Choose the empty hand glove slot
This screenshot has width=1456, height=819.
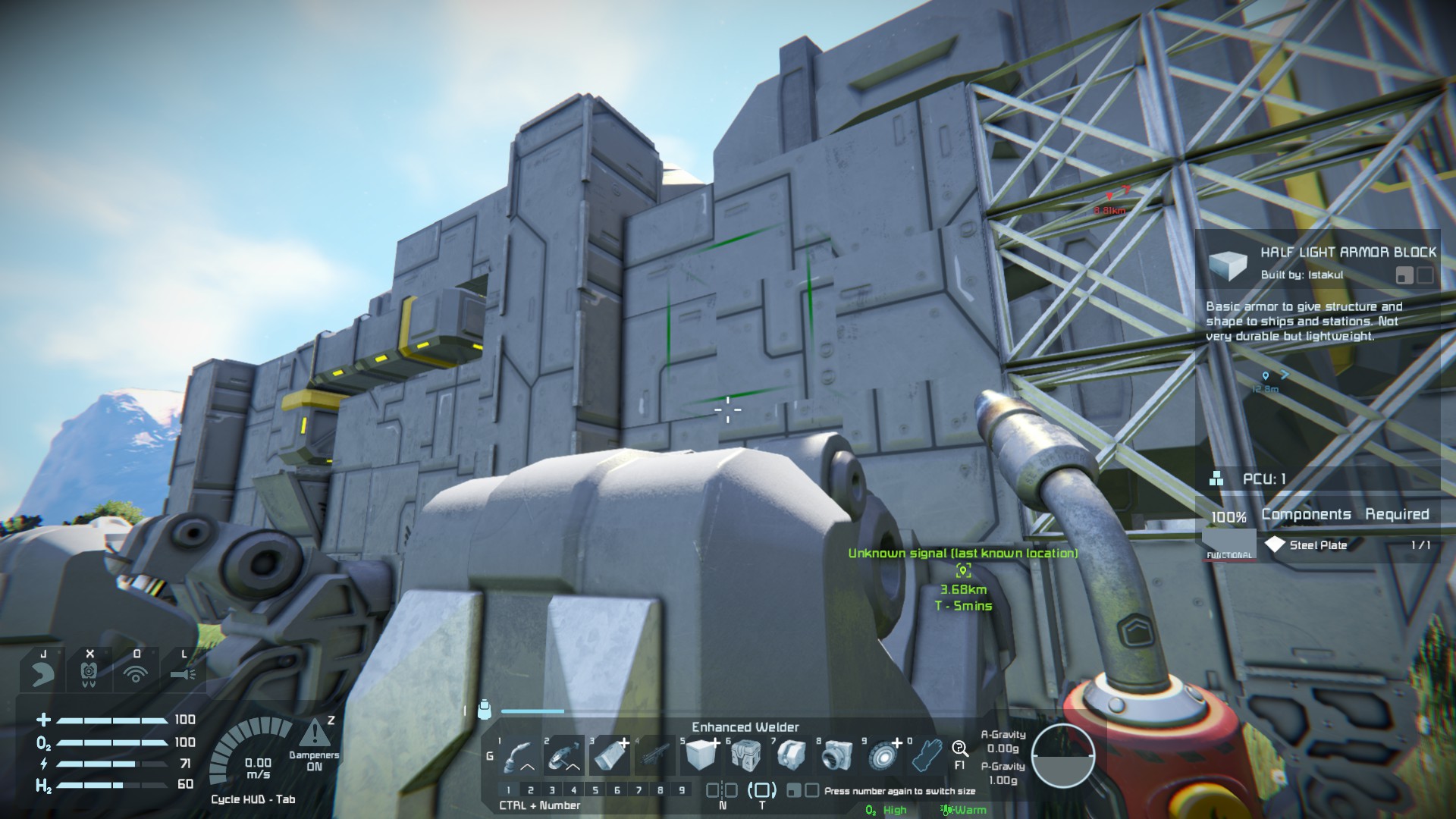point(927,755)
